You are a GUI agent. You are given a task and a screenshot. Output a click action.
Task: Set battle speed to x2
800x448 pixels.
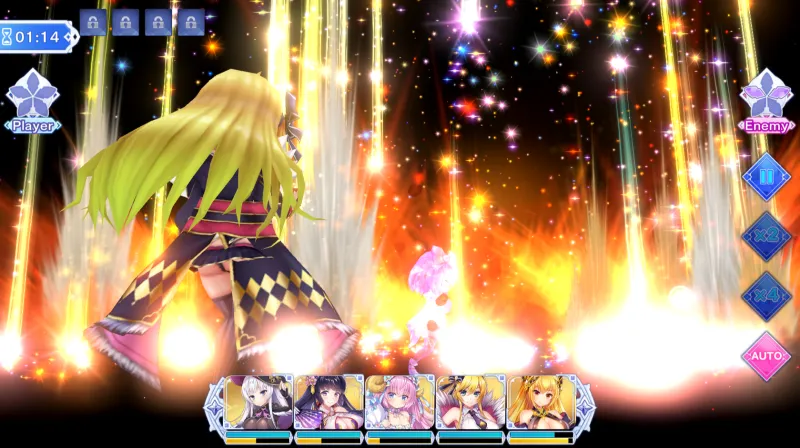coord(767,236)
